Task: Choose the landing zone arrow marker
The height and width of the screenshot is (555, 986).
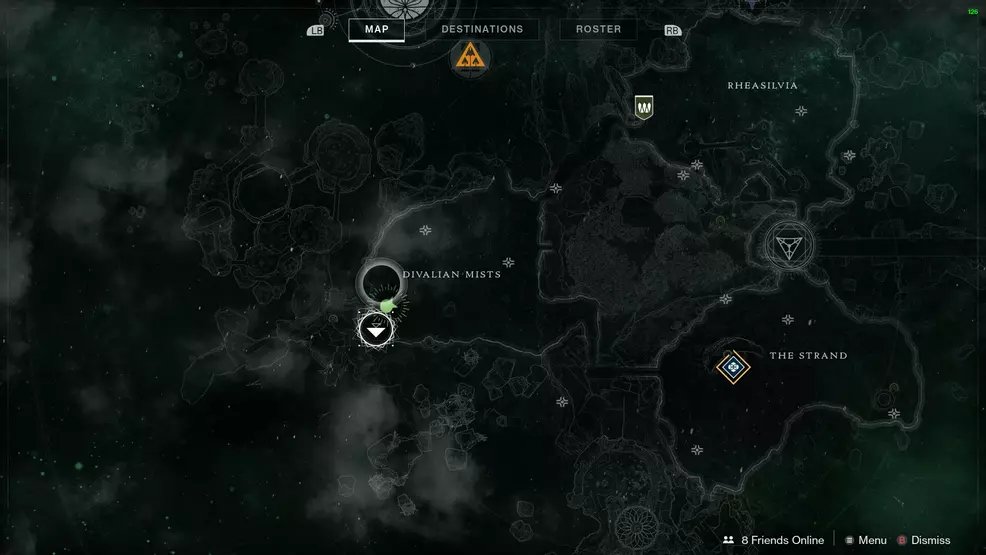Action: click(376, 329)
